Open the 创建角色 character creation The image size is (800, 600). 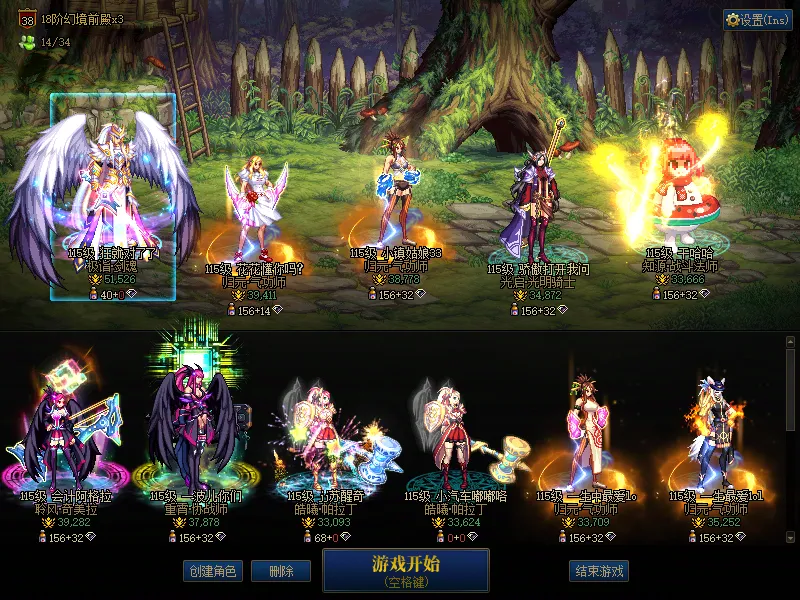pyautogui.click(x=212, y=571)
